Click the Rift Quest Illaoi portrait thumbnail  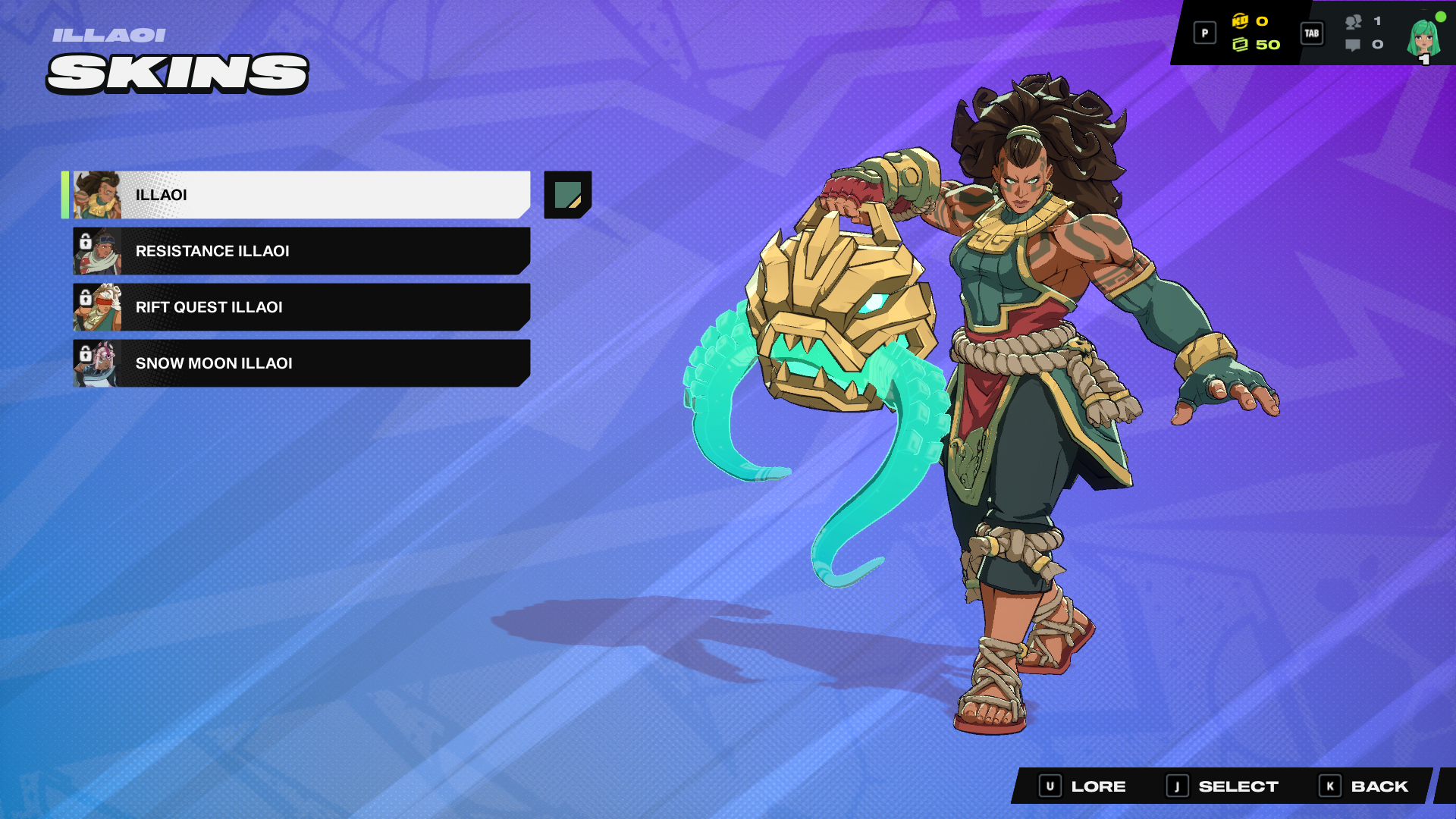[102, 307]
